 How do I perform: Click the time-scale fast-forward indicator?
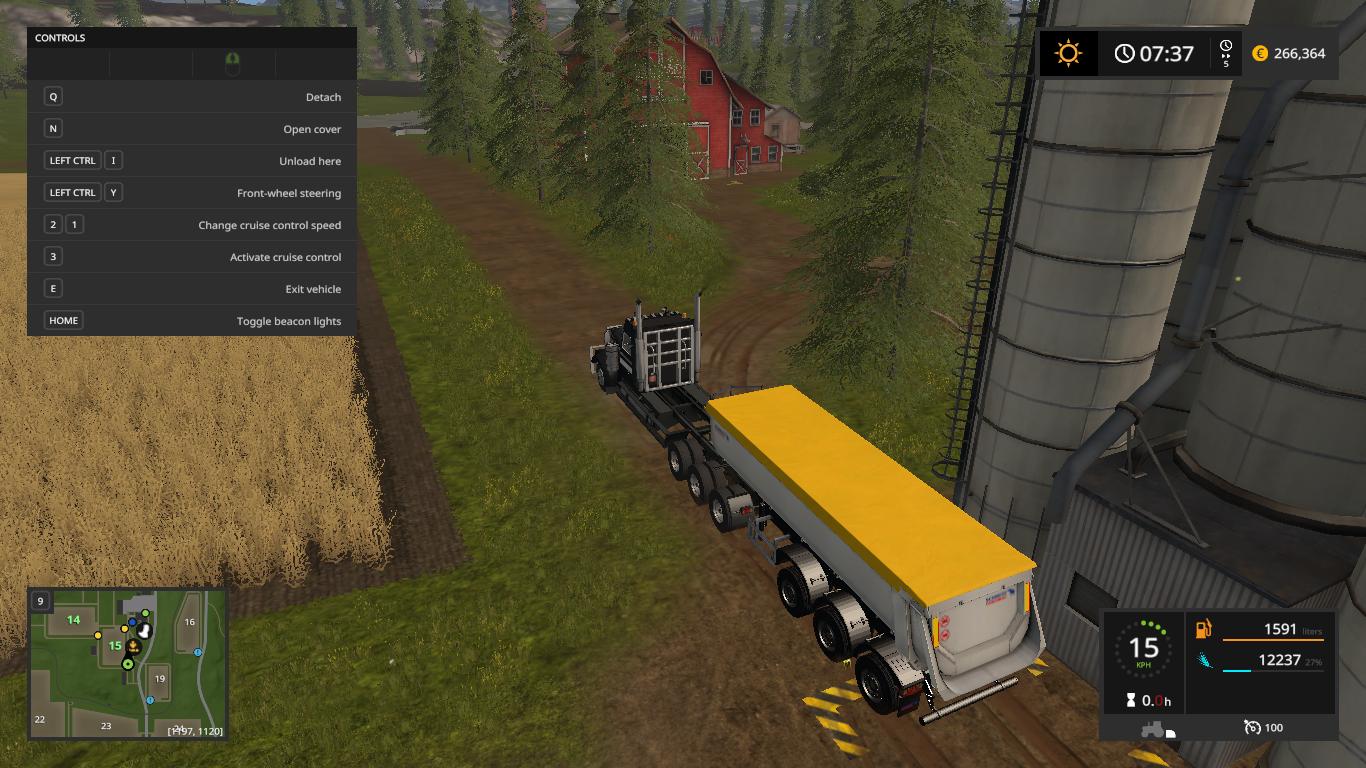click(1226, 52)
